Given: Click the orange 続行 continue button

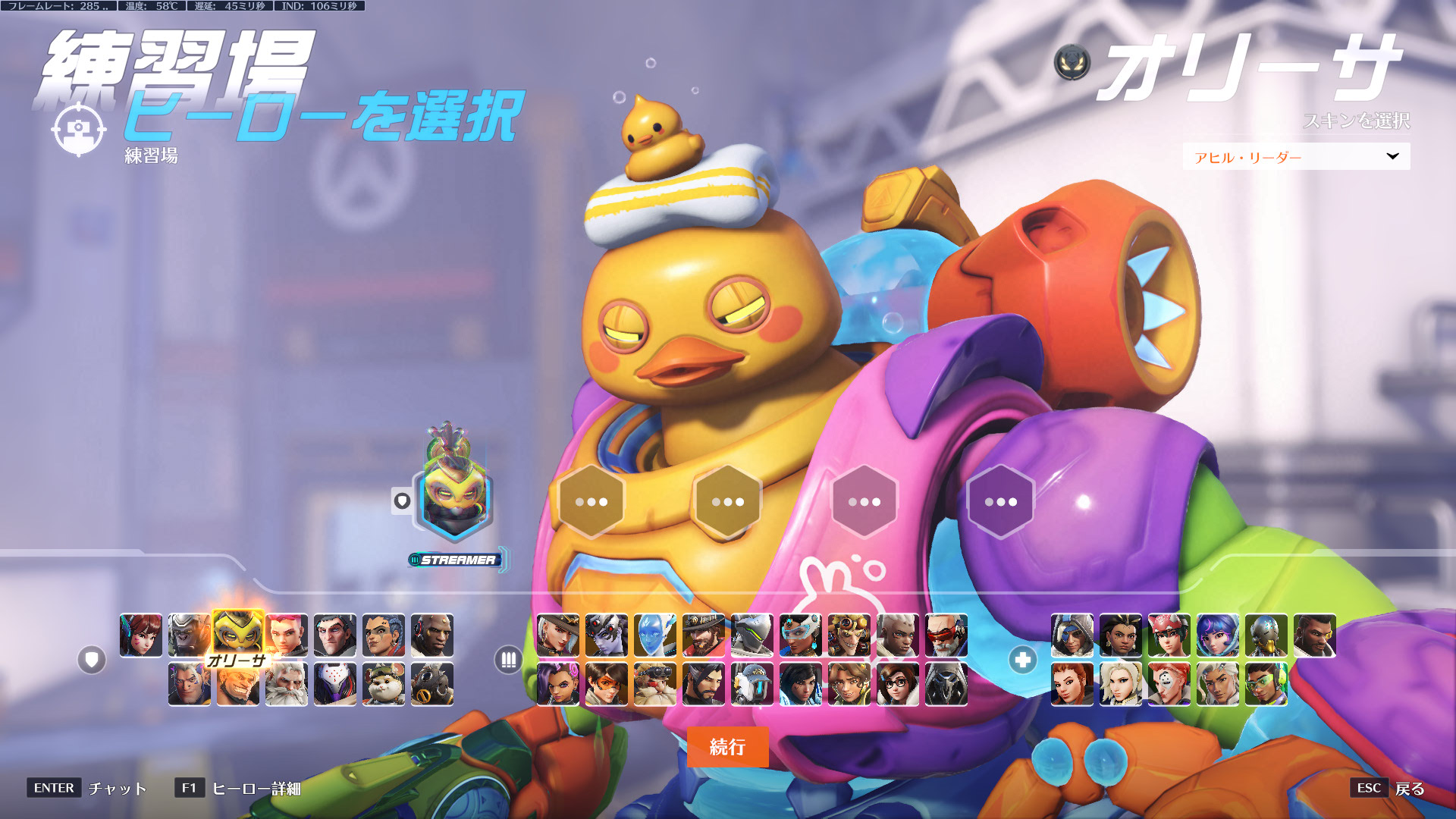Looking at the screenshot, I should [727, 747].
